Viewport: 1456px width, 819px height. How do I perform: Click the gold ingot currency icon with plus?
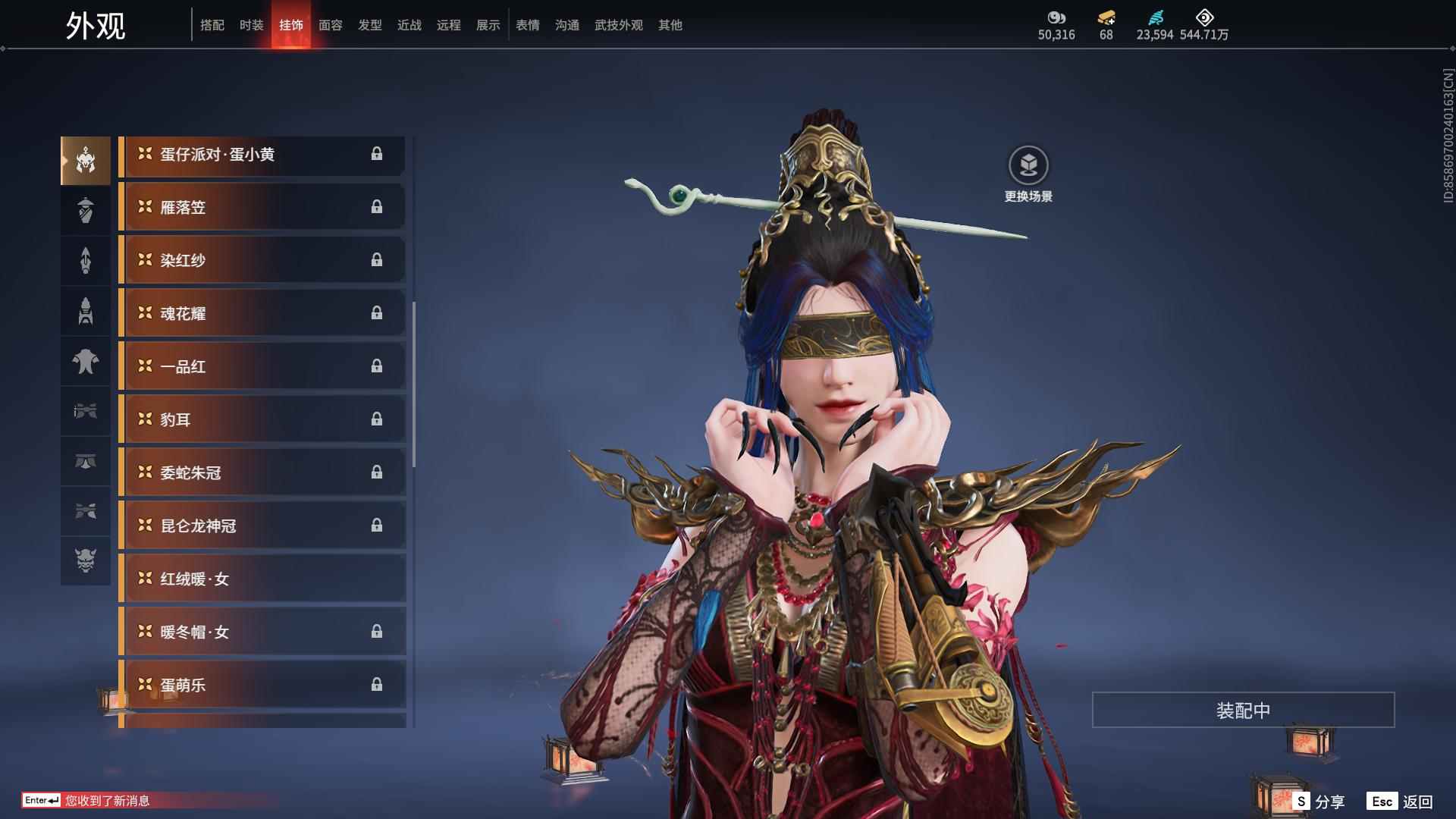(x=1106, y=18)
